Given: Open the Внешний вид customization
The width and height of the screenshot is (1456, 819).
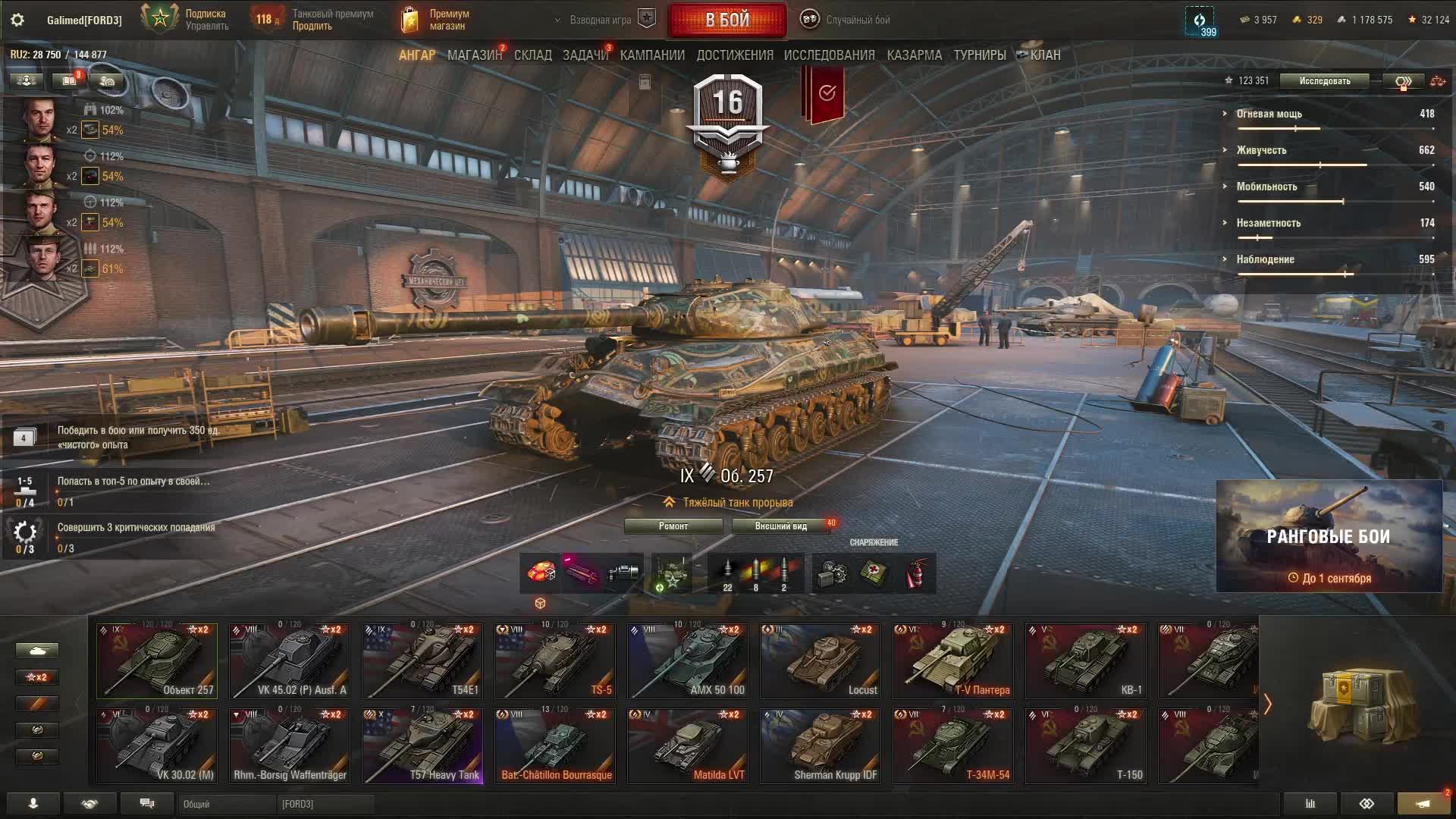Looking at the screenshot, I should [x=780, y=526].
